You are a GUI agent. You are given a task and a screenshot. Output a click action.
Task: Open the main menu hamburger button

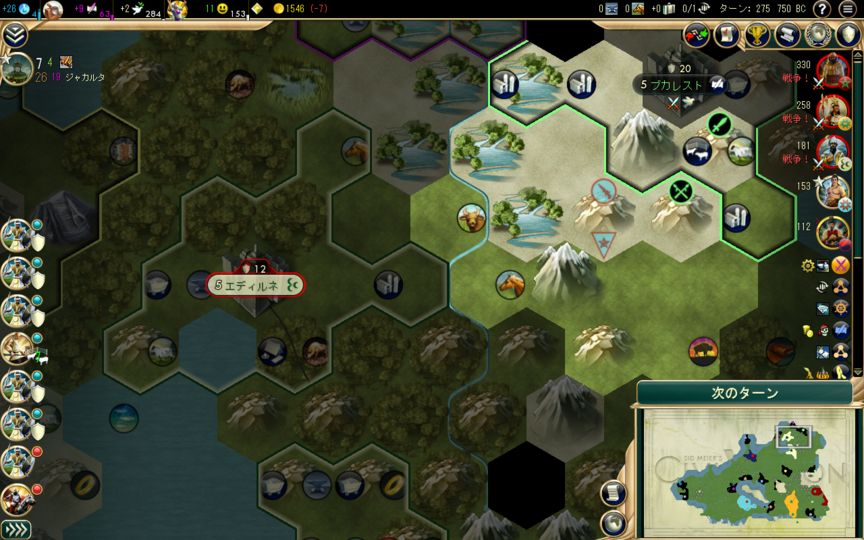pos(847,9)
